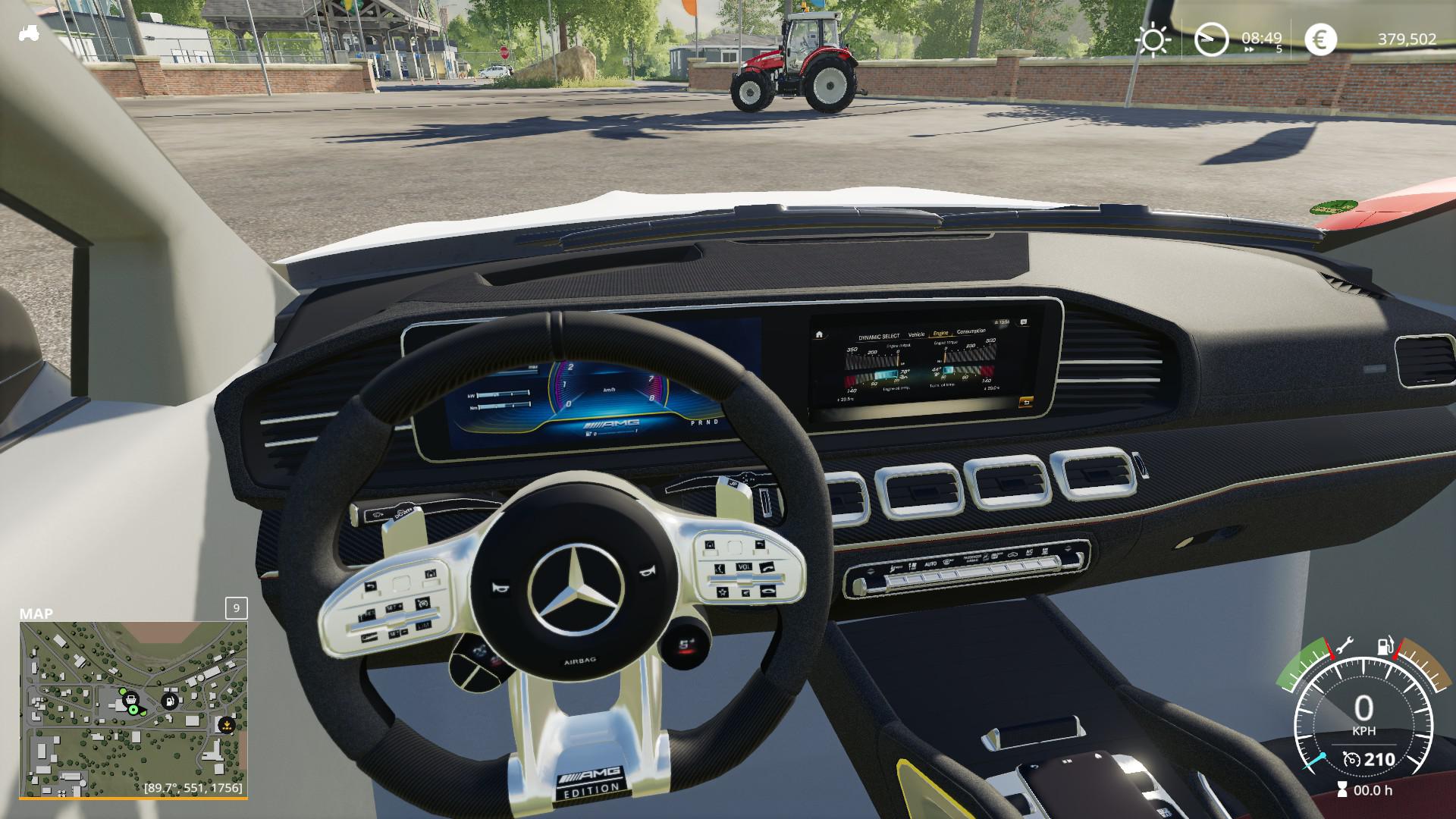Screen dimensions: 1456x819
Task: Select the fuel station marker on minimap
Action: [x=171, y=701]
